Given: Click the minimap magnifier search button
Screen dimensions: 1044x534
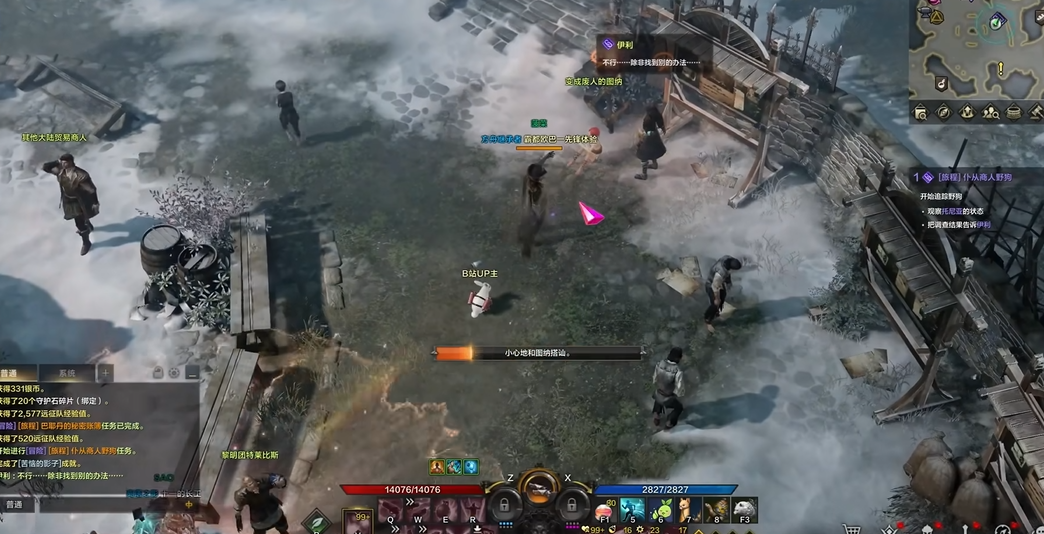Looking at the screenshot, I should 920,112.
